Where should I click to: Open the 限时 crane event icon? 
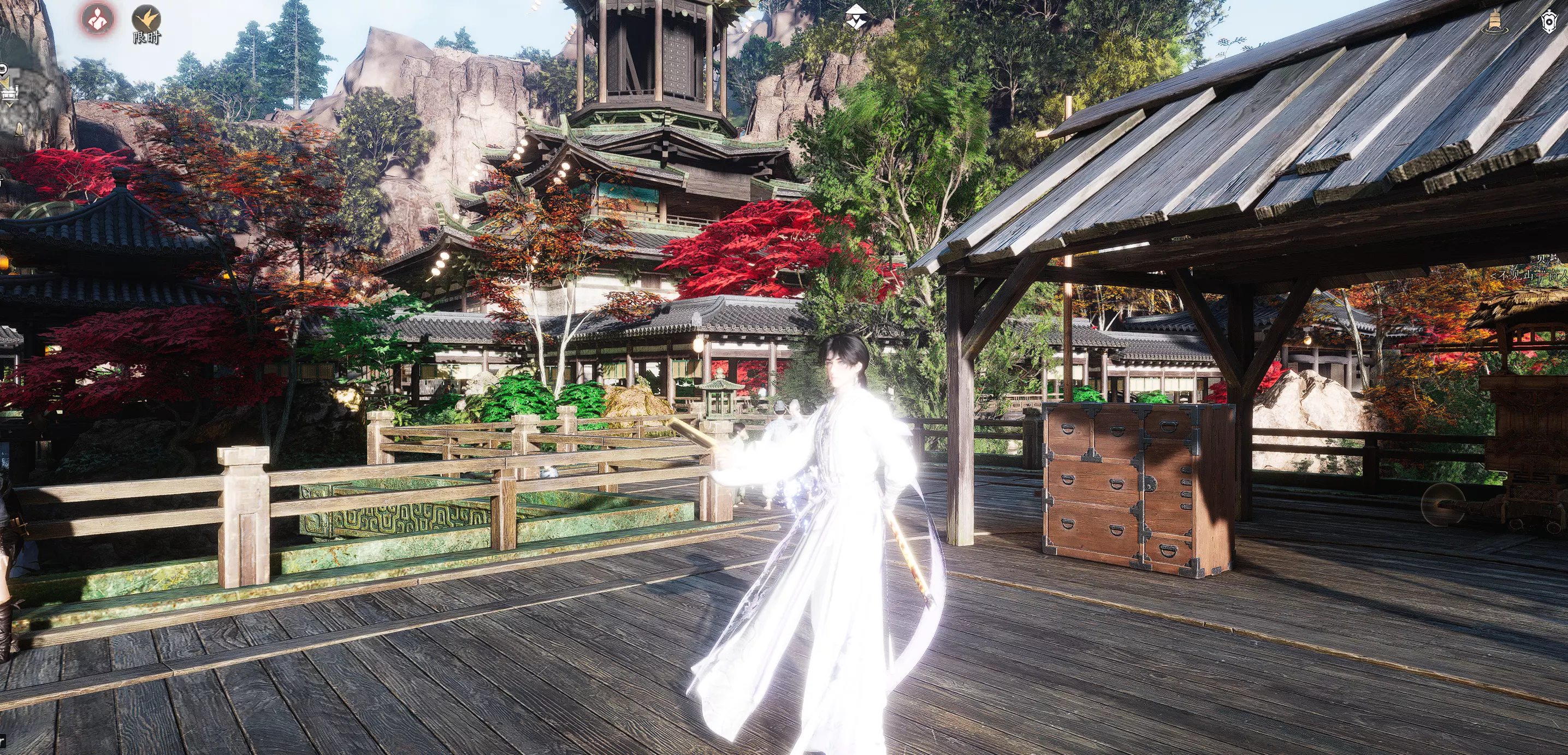tap(146, 22)
